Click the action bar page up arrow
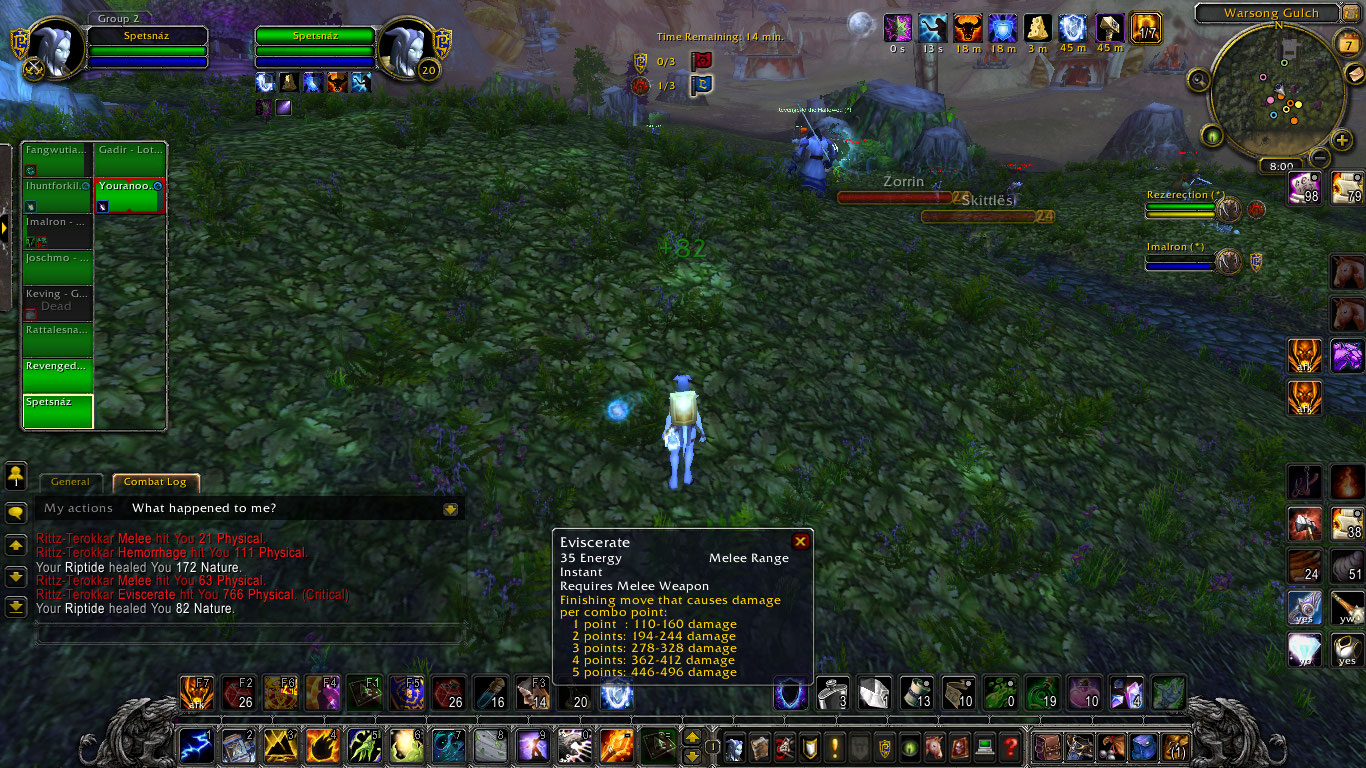The image size is (1366, 768). [x=691, y=738]
